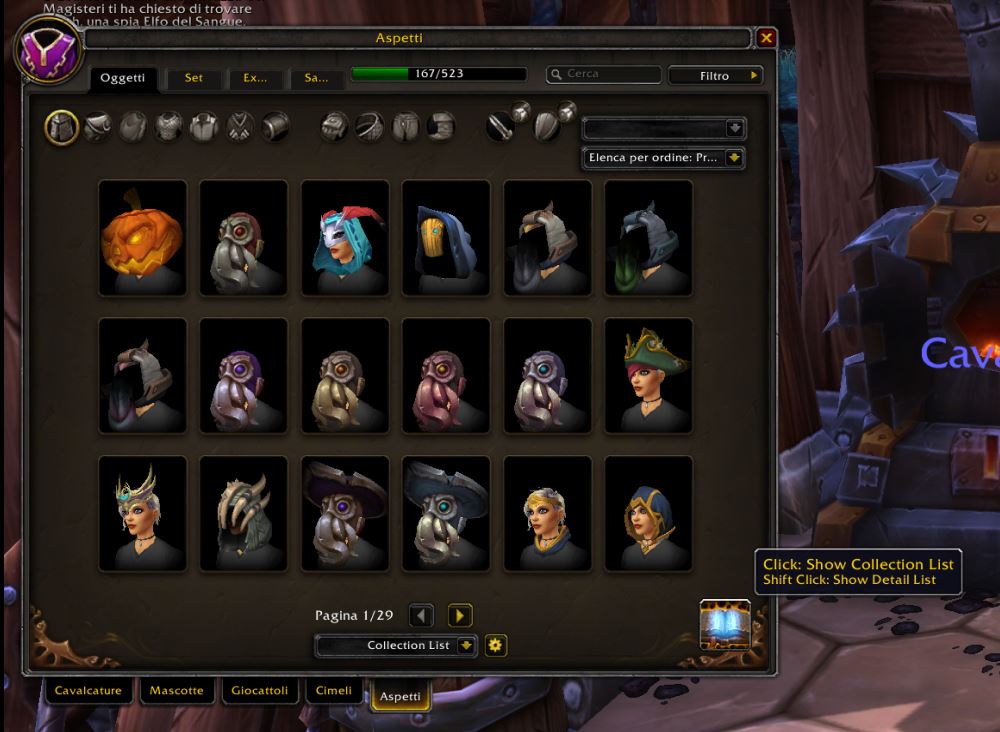This screenshot has height=732, width=1000.
Task: Go to the previous appearance page
Action: 422,616
